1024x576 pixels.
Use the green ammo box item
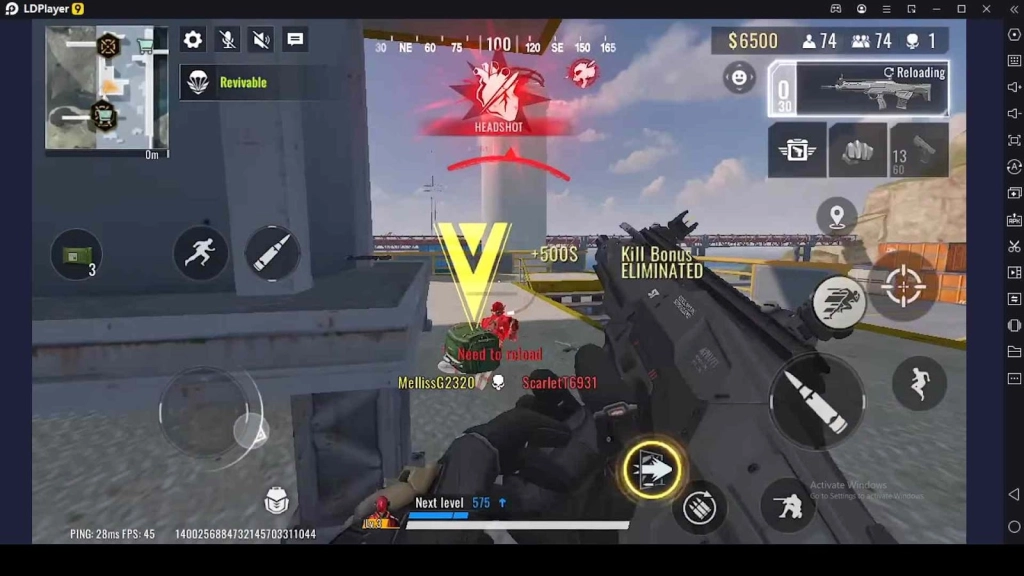[x=76, y=255]
